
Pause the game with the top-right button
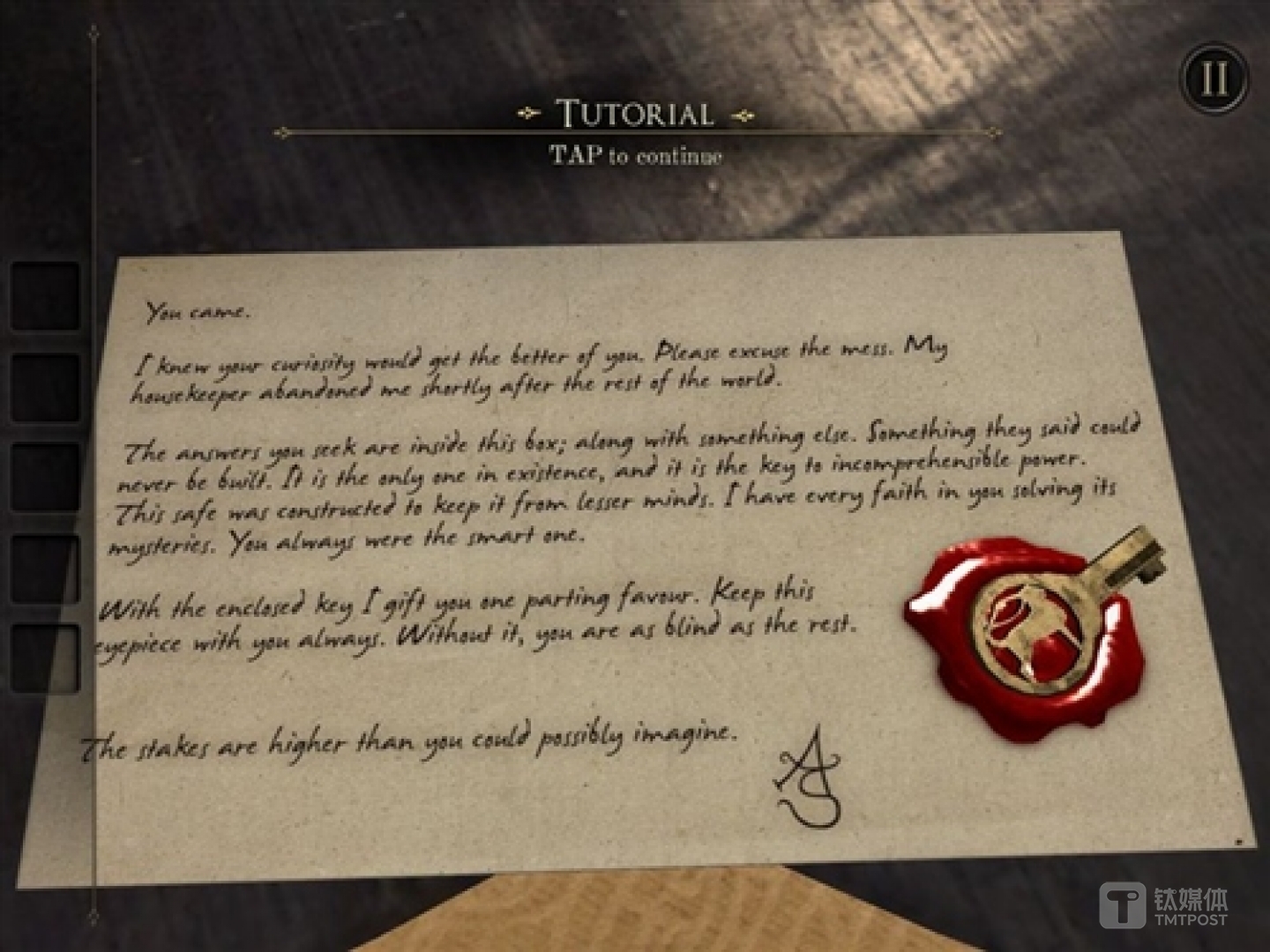pos(1214,78)
